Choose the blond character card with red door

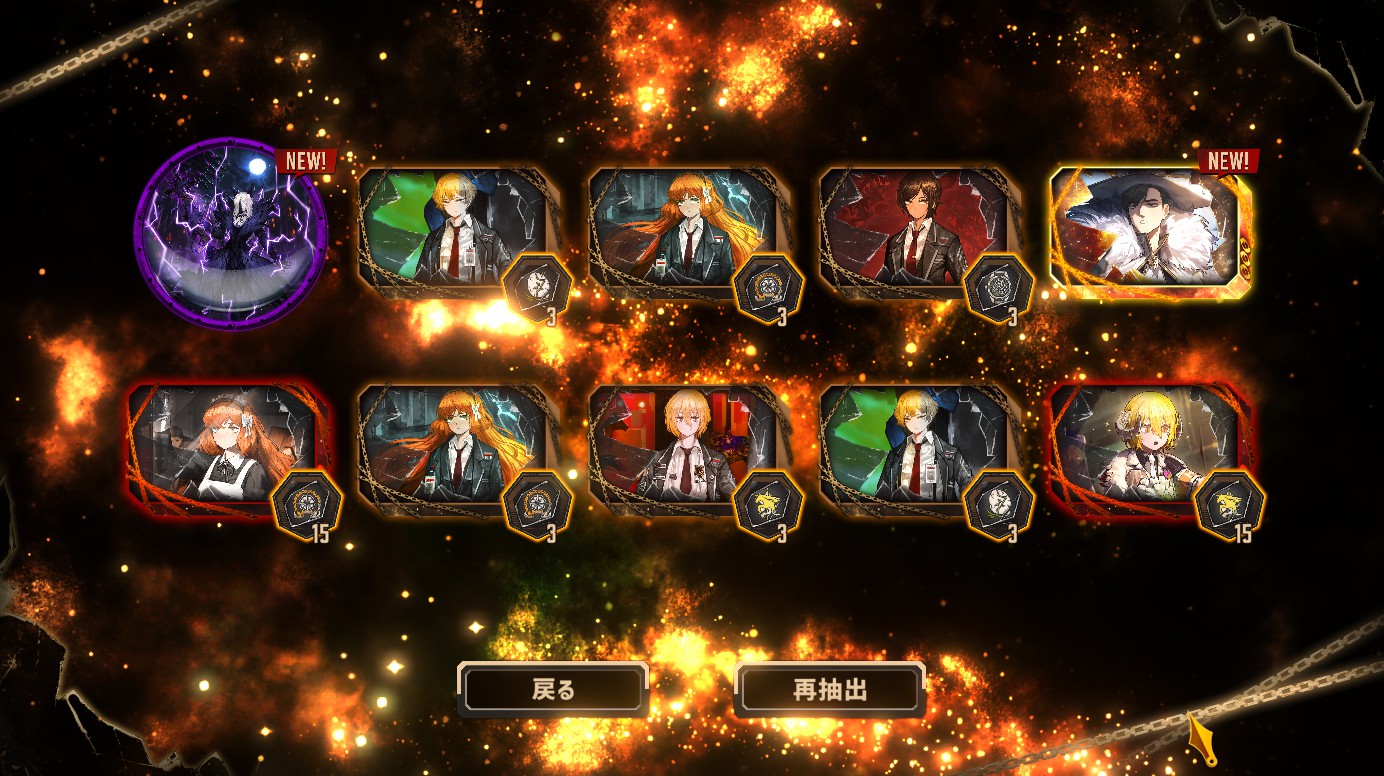coord(683,450)
